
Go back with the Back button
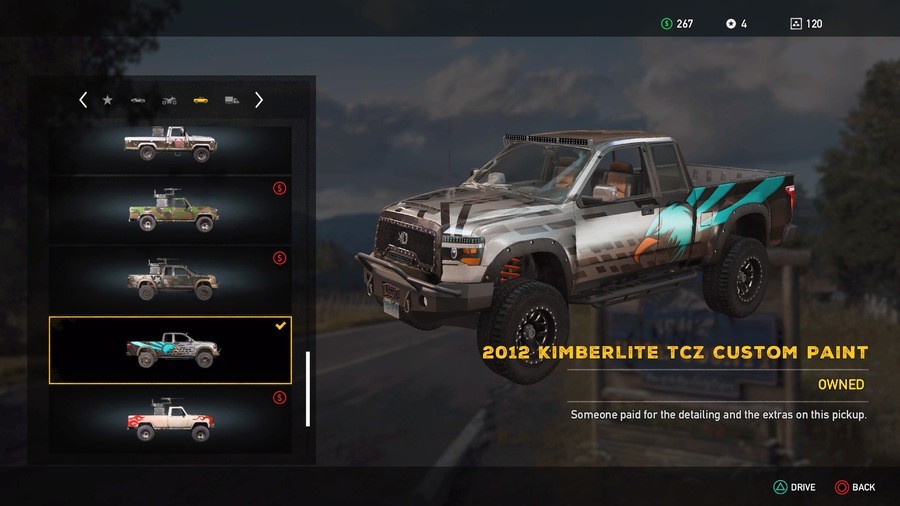[x=856, y=487]
